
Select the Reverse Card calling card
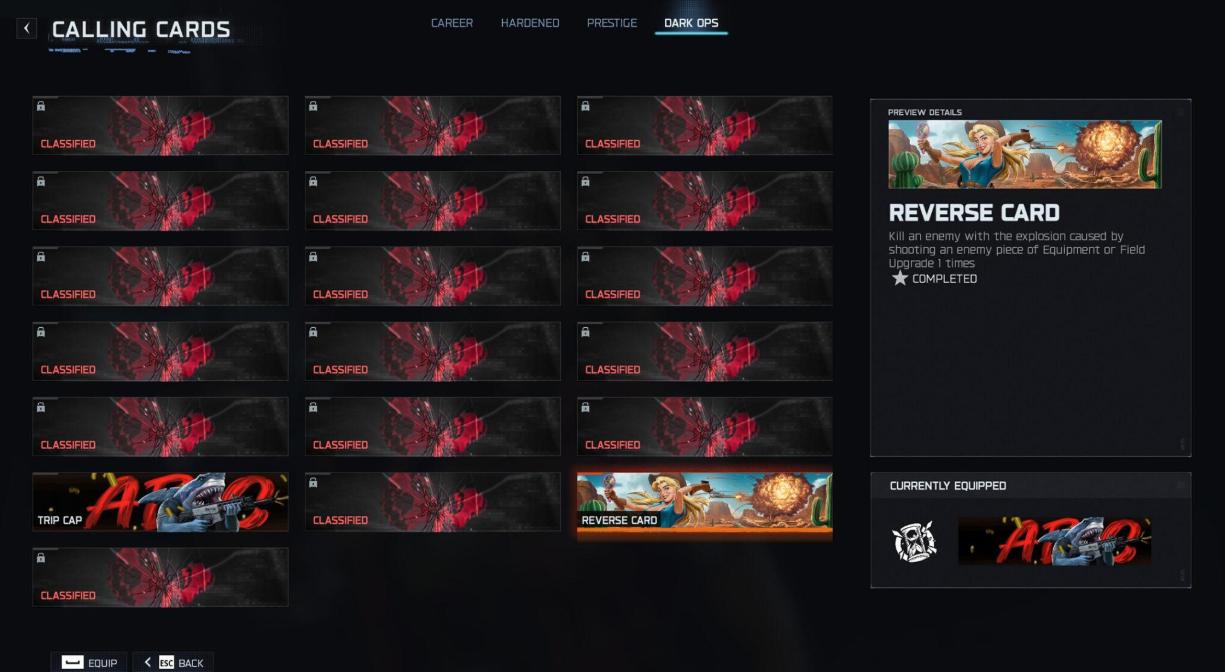704,502
